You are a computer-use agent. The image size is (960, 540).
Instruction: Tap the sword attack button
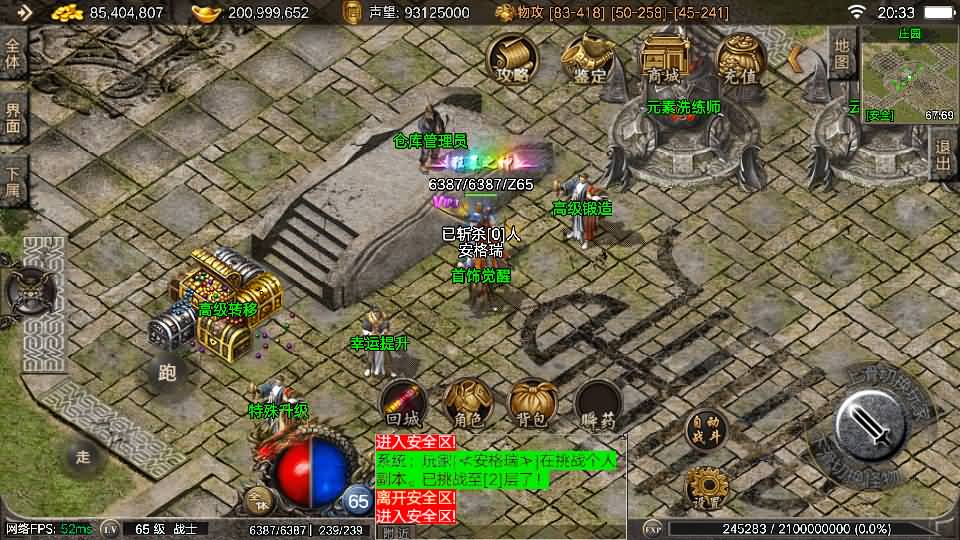click(x=872, y=424)
